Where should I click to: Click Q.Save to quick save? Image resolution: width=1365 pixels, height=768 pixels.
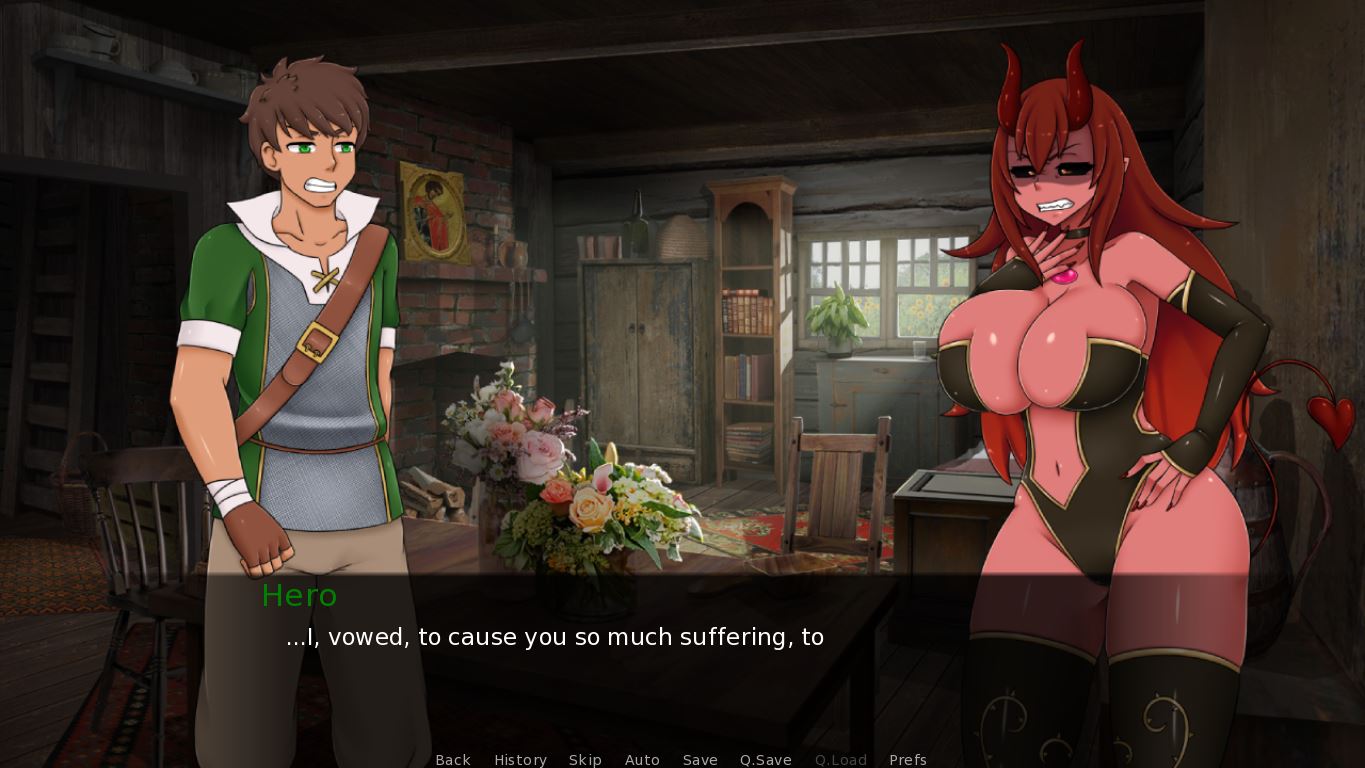click(766, 760)
